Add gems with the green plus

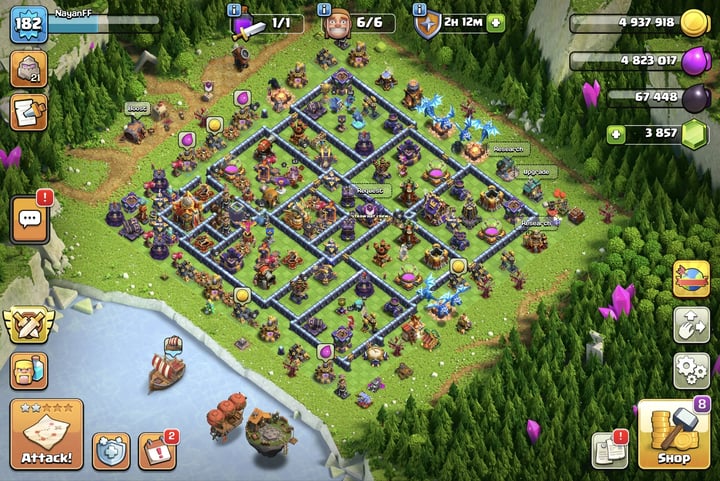tap(618, 134)
